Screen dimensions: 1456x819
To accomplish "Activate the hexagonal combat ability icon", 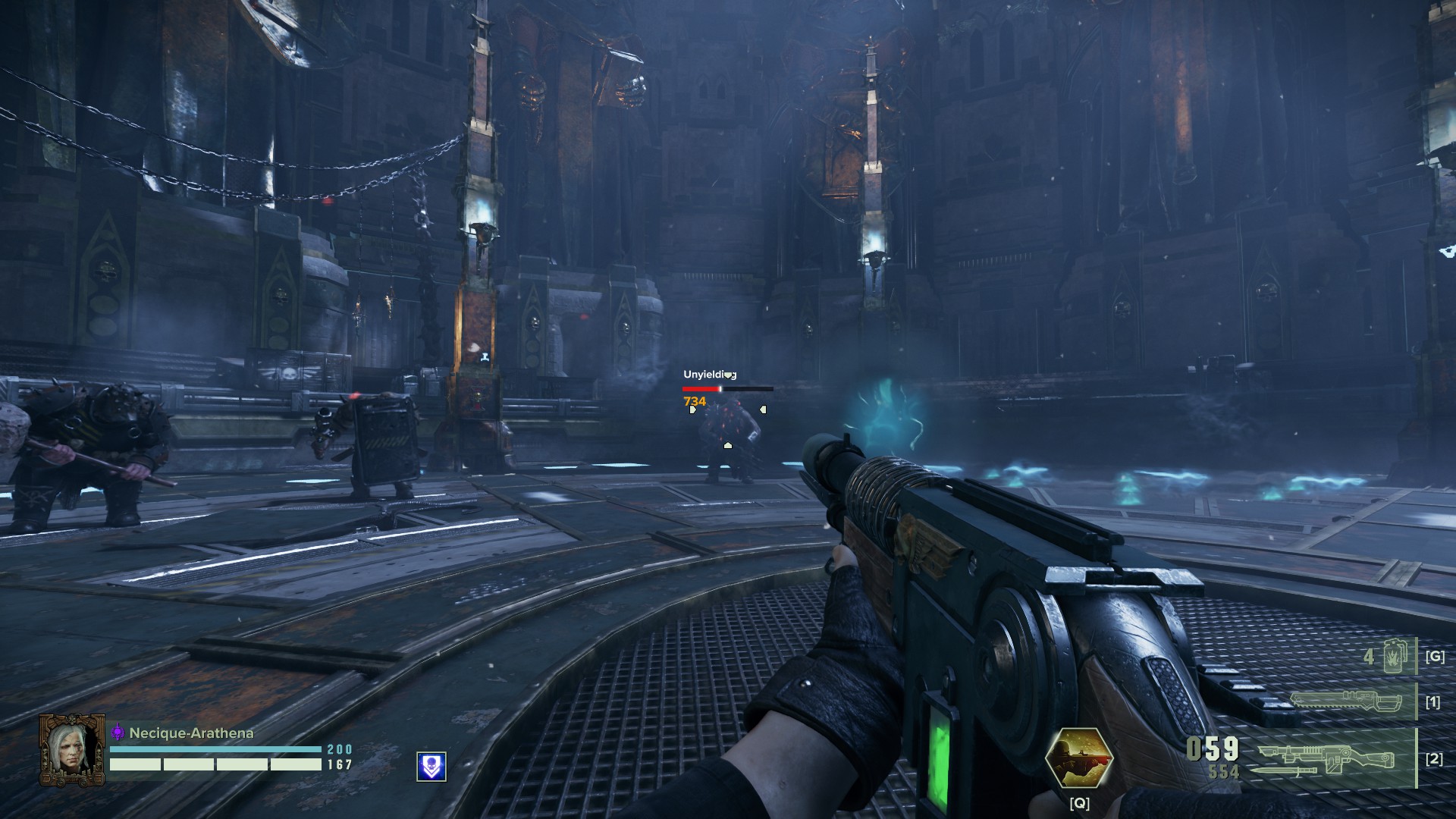I will [1078, 758].
